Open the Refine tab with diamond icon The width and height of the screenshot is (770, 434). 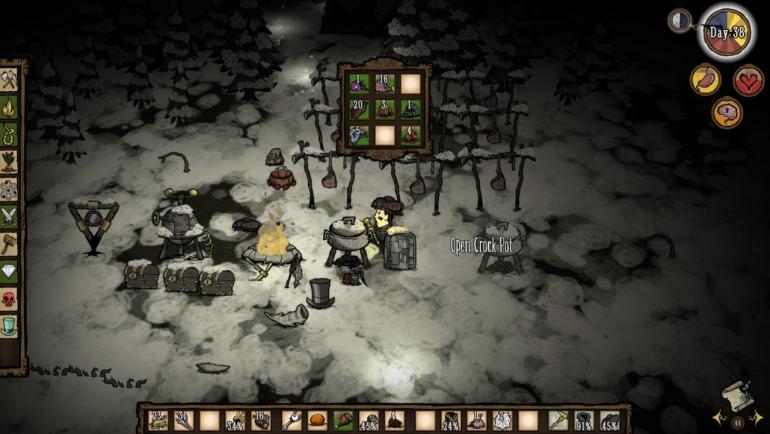point(10,271)
